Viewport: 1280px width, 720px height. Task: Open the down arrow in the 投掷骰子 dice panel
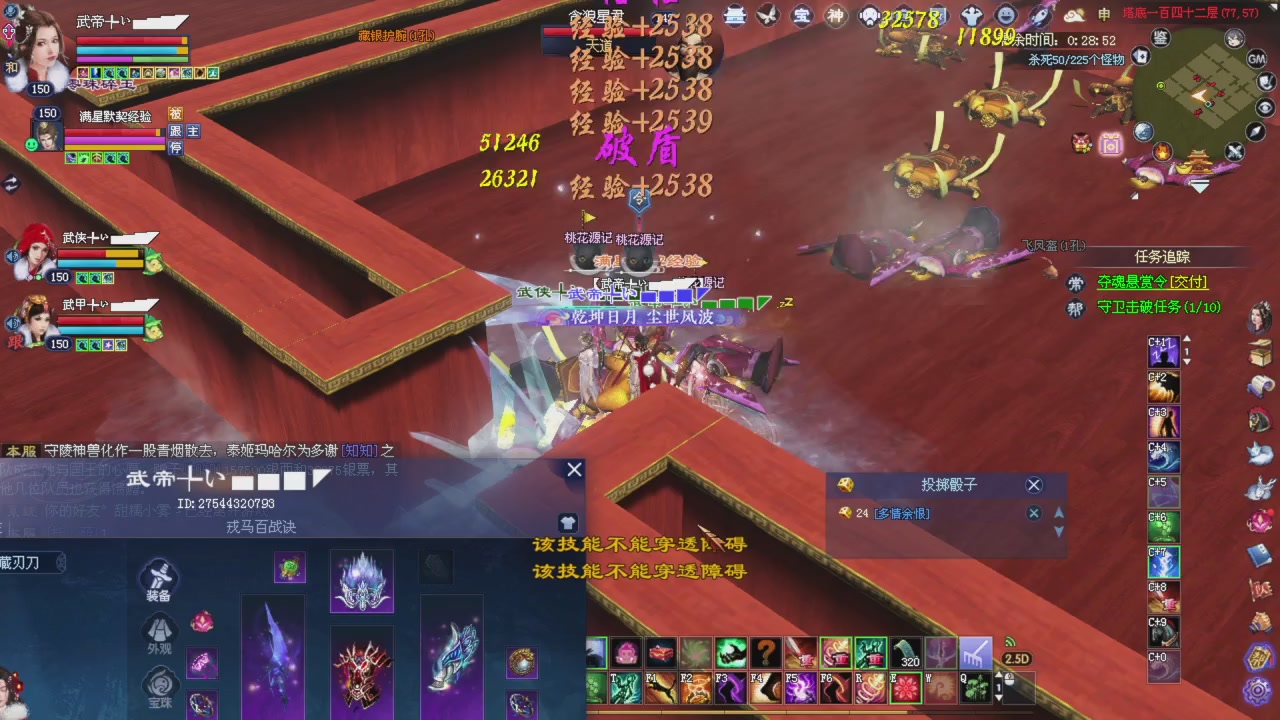click(x=1058, y=531)
